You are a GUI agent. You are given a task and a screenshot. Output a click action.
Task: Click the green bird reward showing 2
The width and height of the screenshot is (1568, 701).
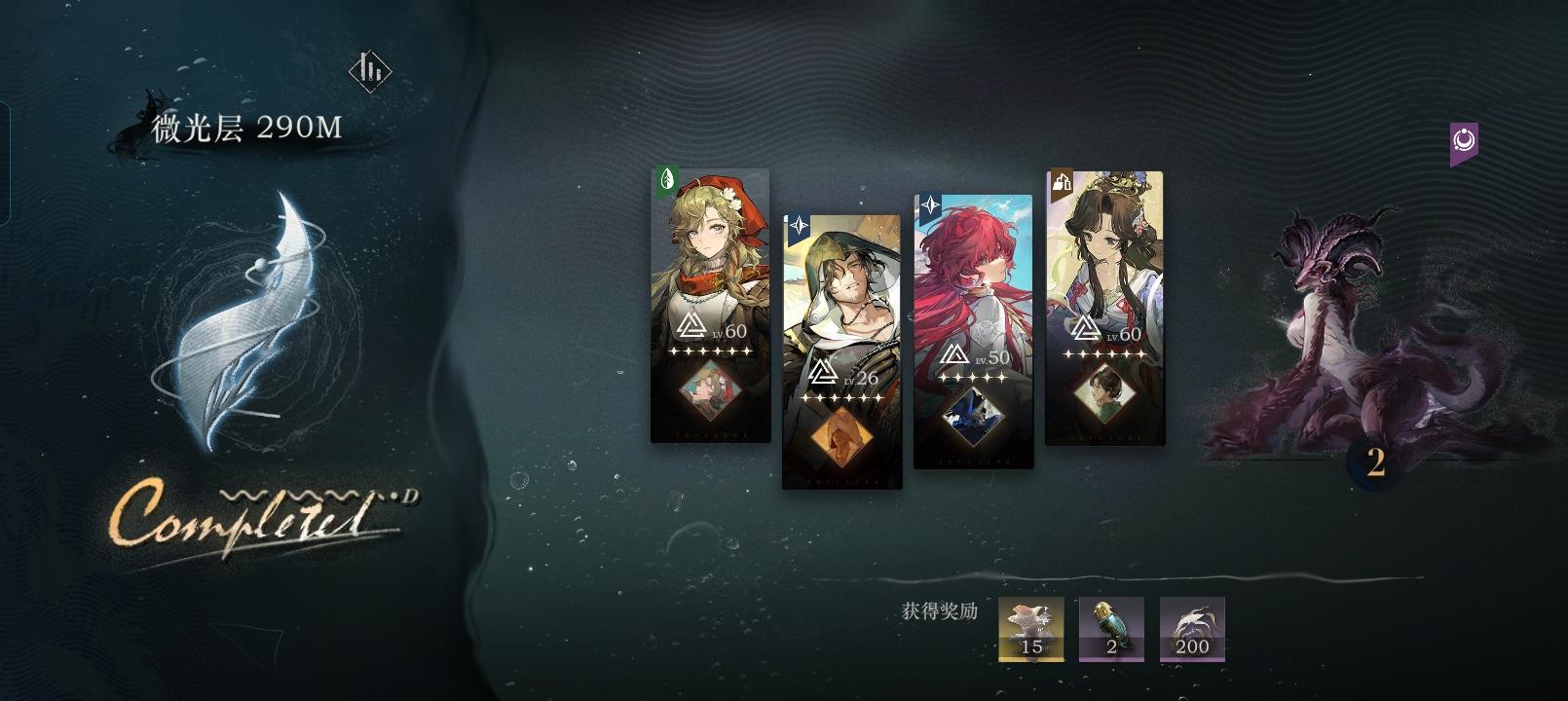(1112, 629)
